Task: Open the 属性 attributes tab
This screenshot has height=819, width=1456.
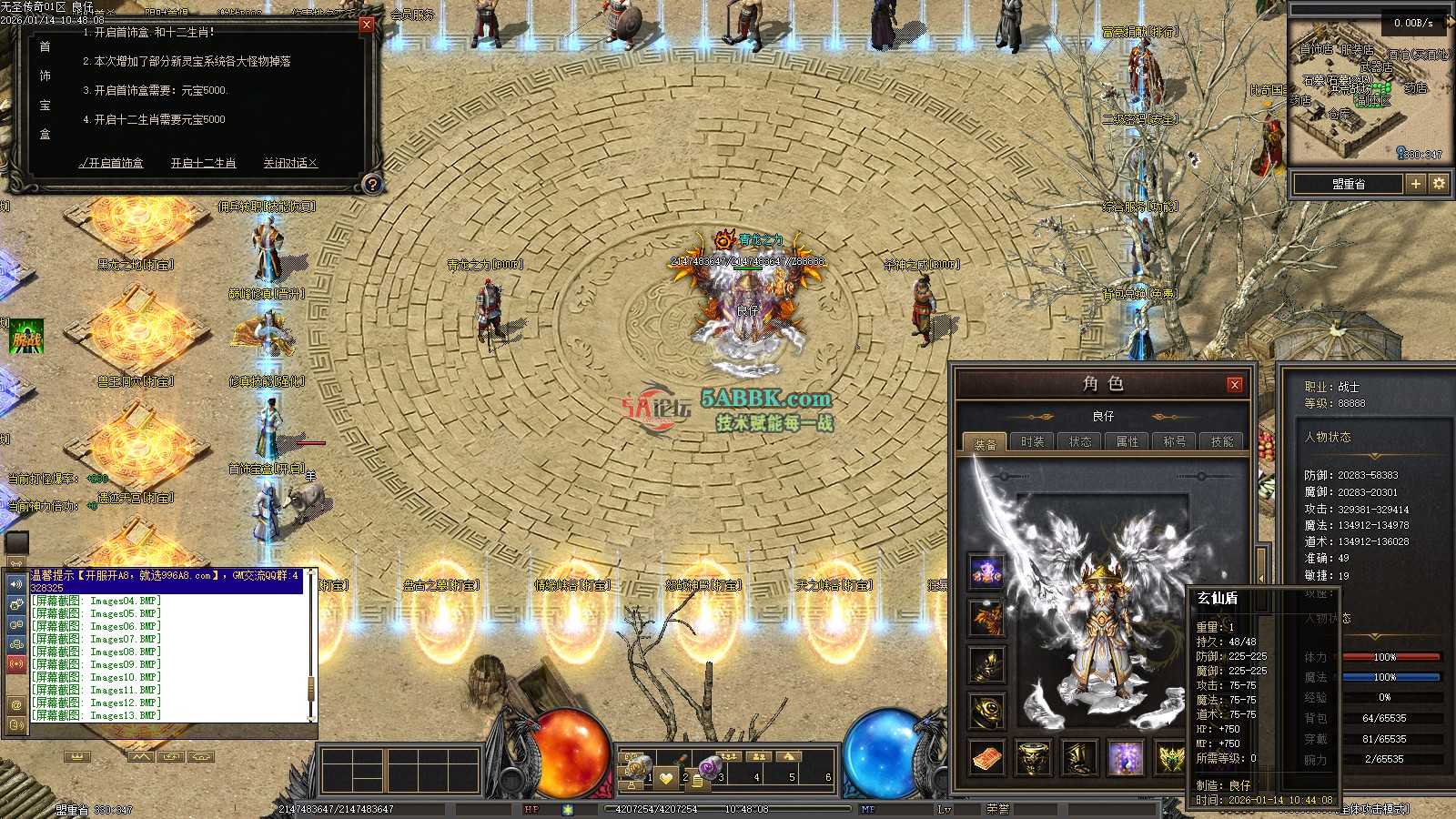Action: 1127,441
